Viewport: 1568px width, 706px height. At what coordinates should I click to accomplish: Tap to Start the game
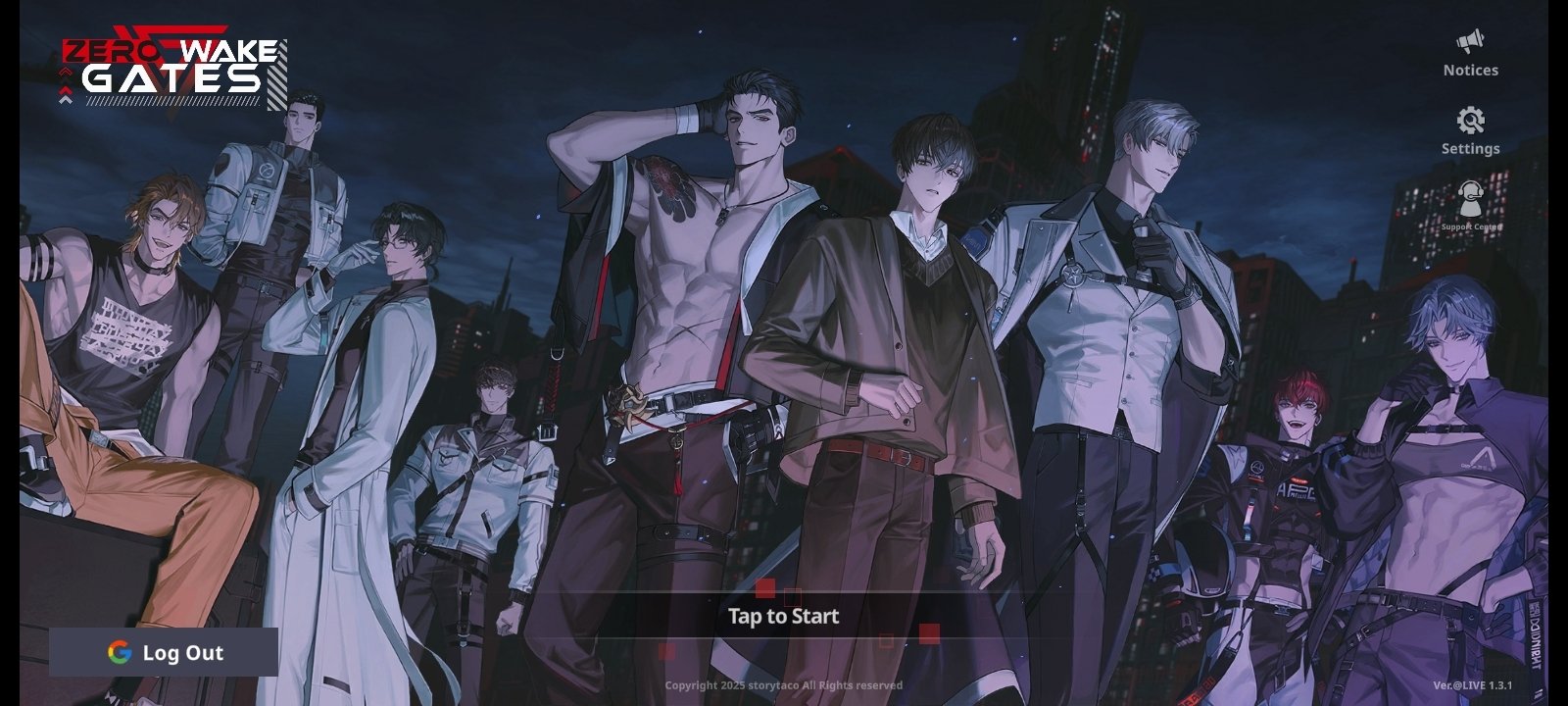[782, 616]
